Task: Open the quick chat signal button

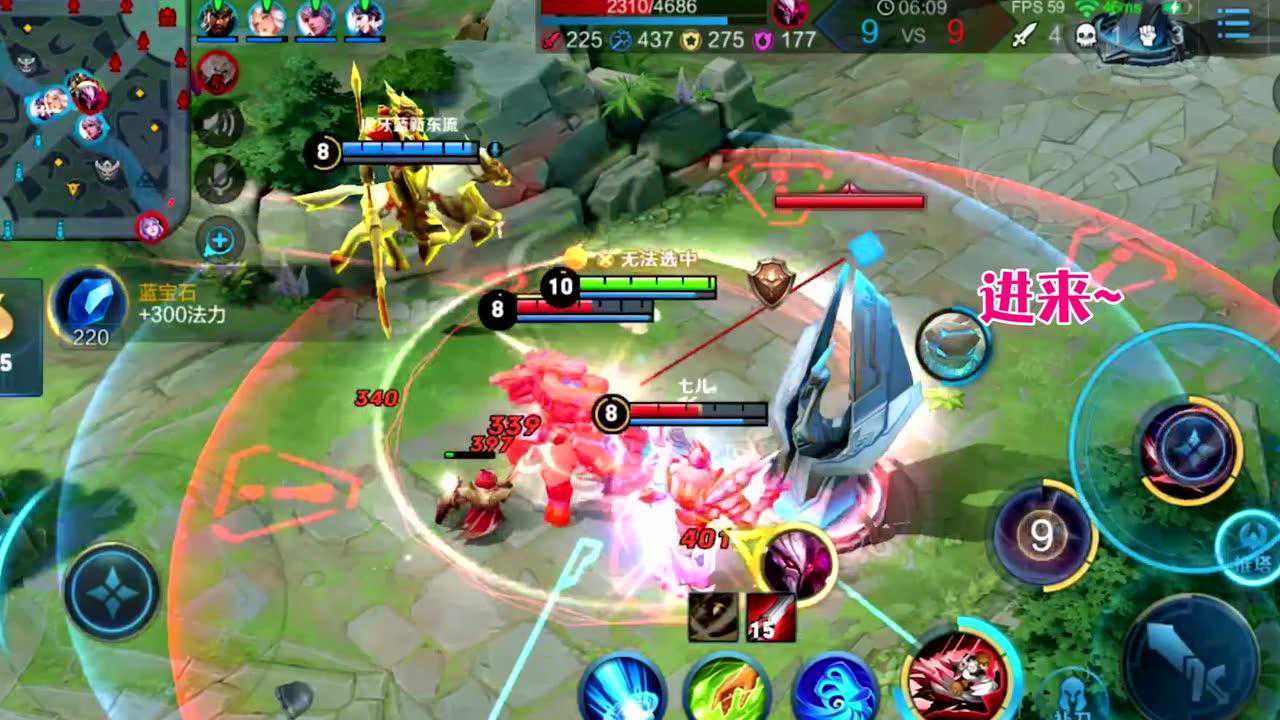Action: (220, 240)
